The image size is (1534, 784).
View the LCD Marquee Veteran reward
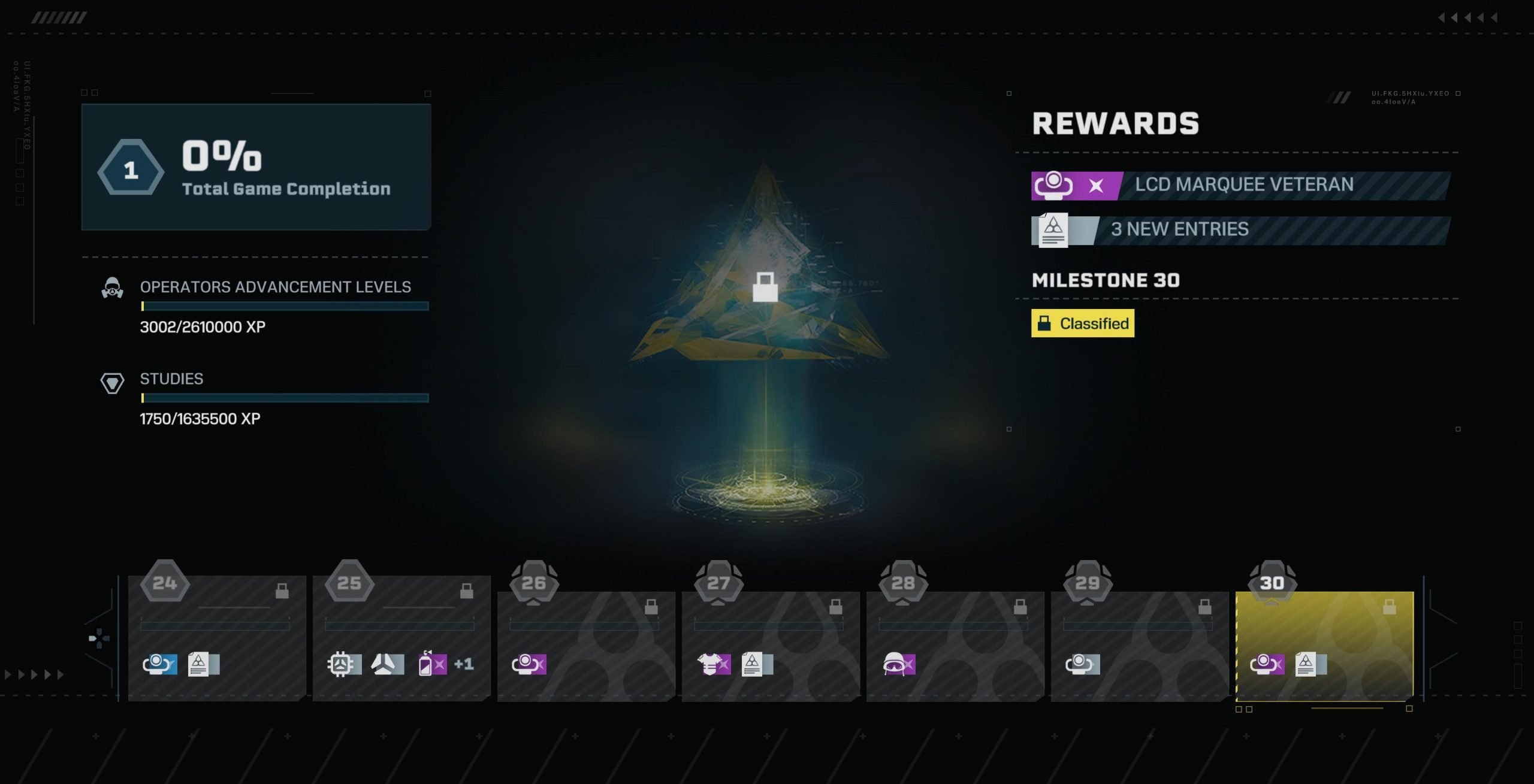click(x=1240, y=185)
